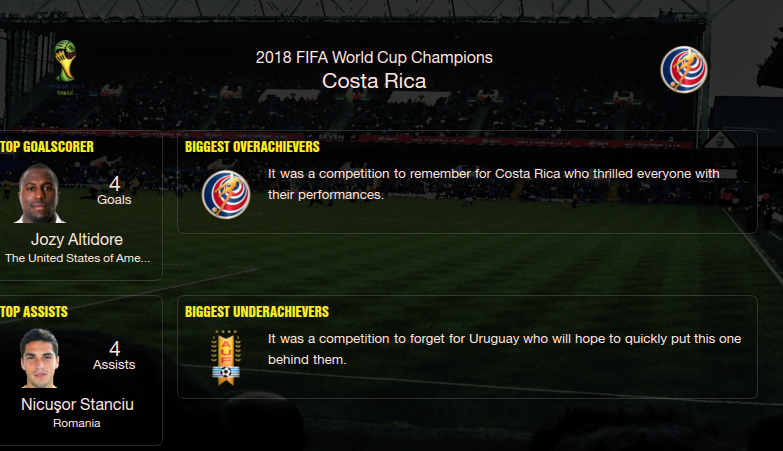Click the Costa Rica badge beside the champions title

pyautogui.click(x=684, y=69)
